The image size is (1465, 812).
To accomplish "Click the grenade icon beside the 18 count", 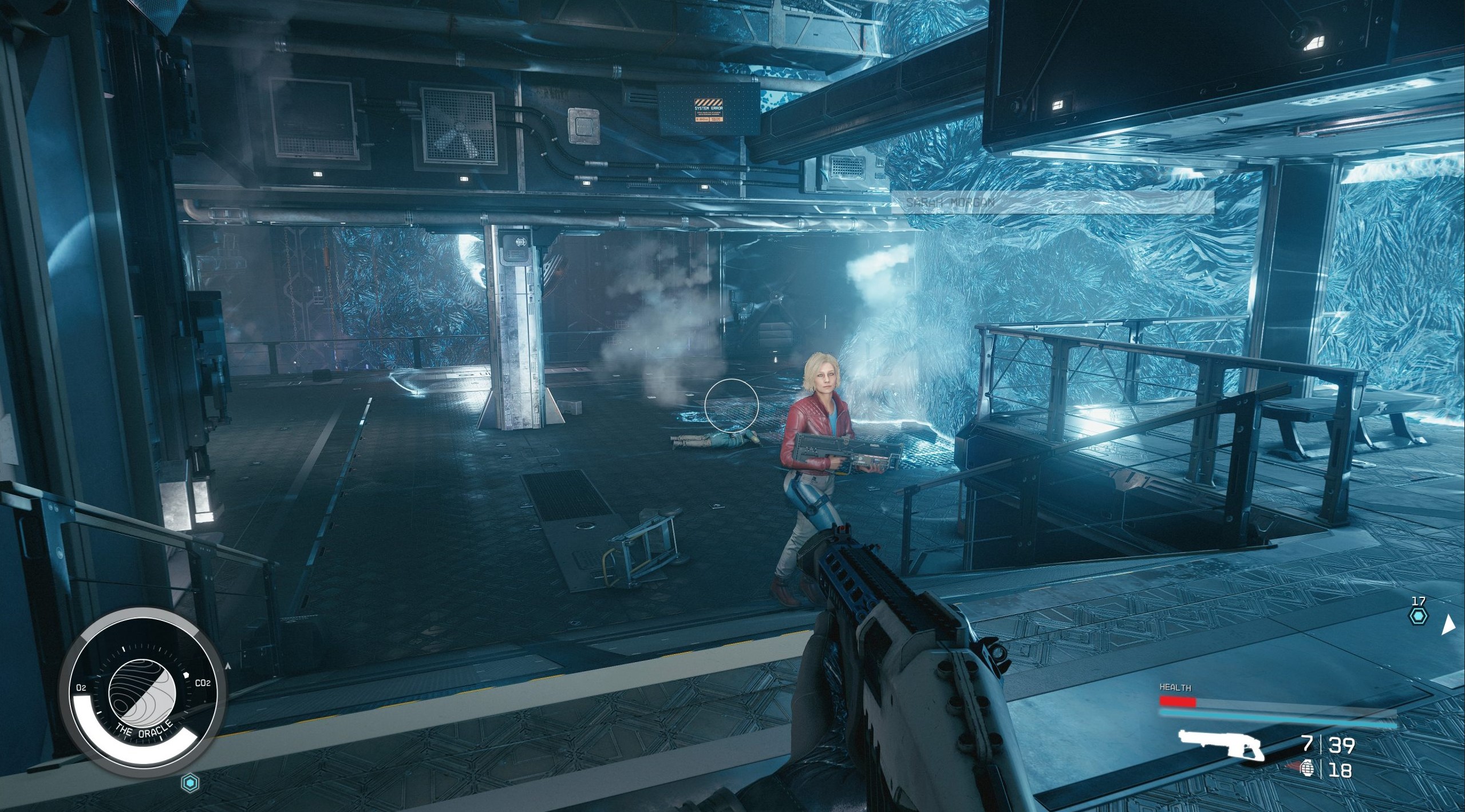I will pos(1308,768).
